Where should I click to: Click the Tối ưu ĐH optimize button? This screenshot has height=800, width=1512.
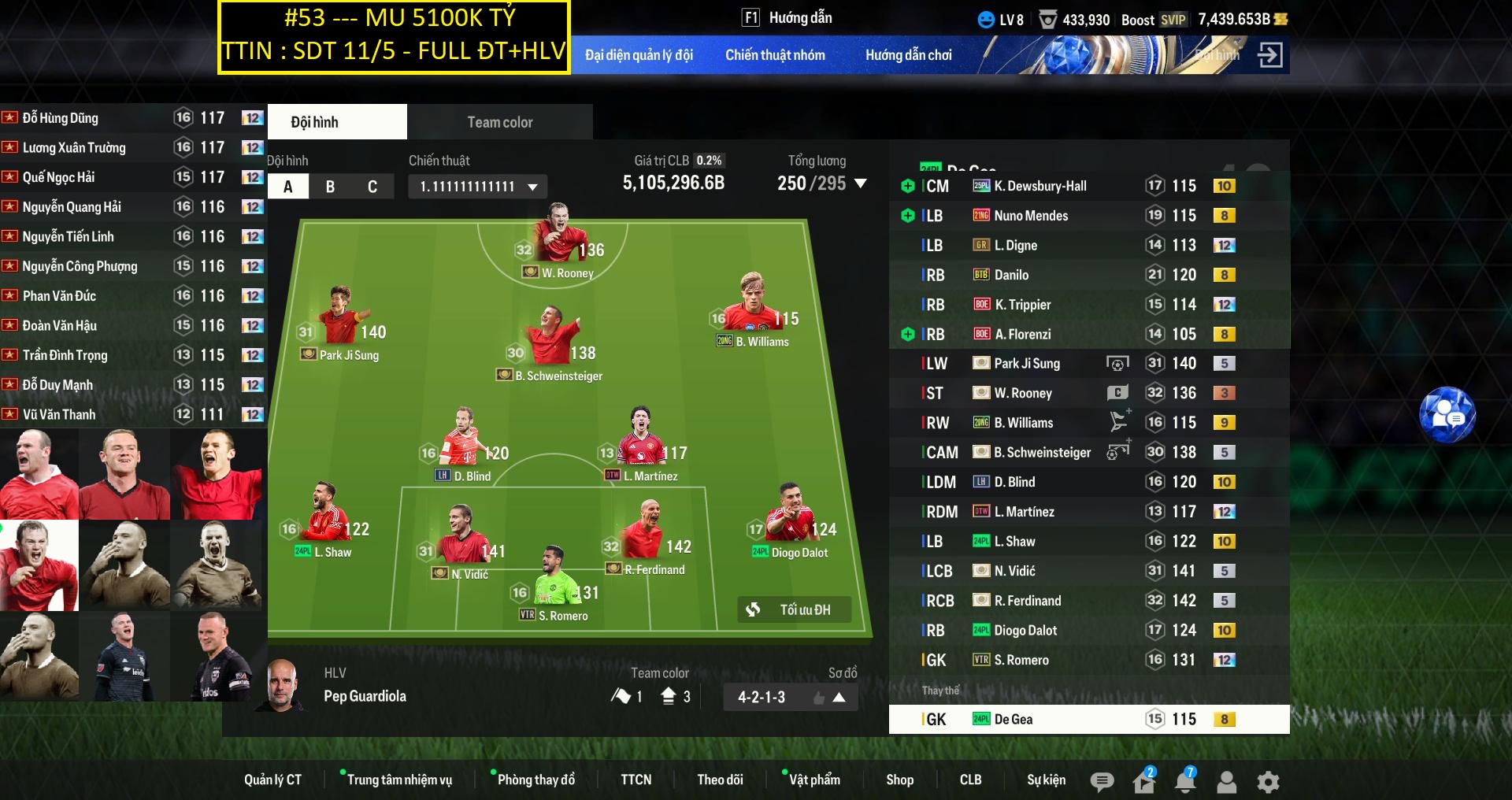pos(794,609)
